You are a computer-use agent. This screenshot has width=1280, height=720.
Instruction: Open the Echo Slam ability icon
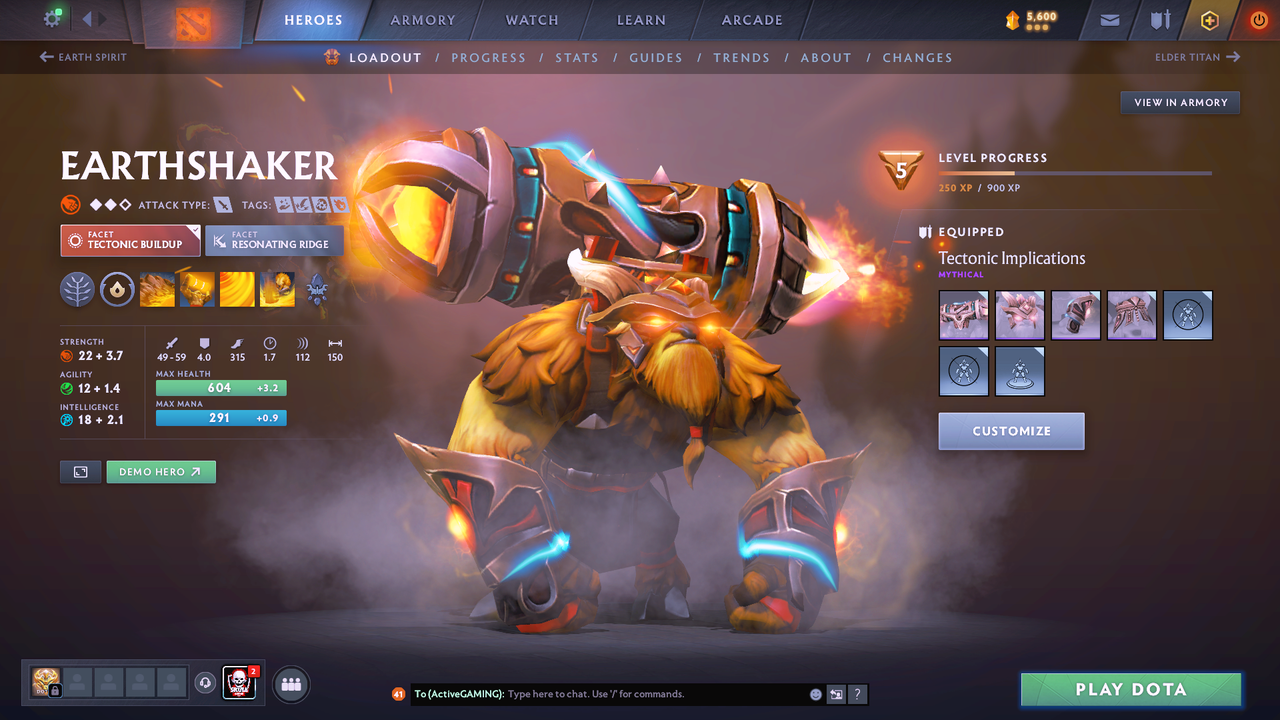277,289
